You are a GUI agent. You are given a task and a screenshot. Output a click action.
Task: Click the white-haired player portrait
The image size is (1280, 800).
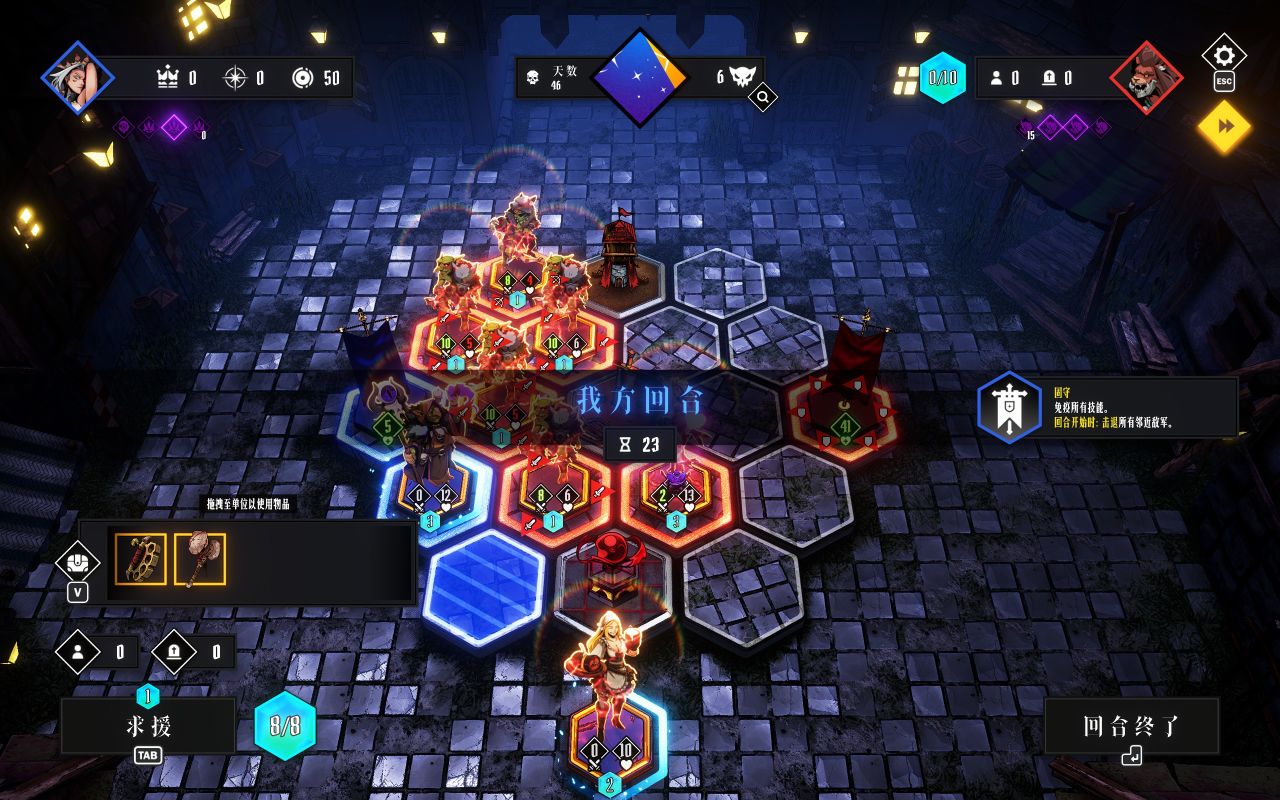[77, 77]
